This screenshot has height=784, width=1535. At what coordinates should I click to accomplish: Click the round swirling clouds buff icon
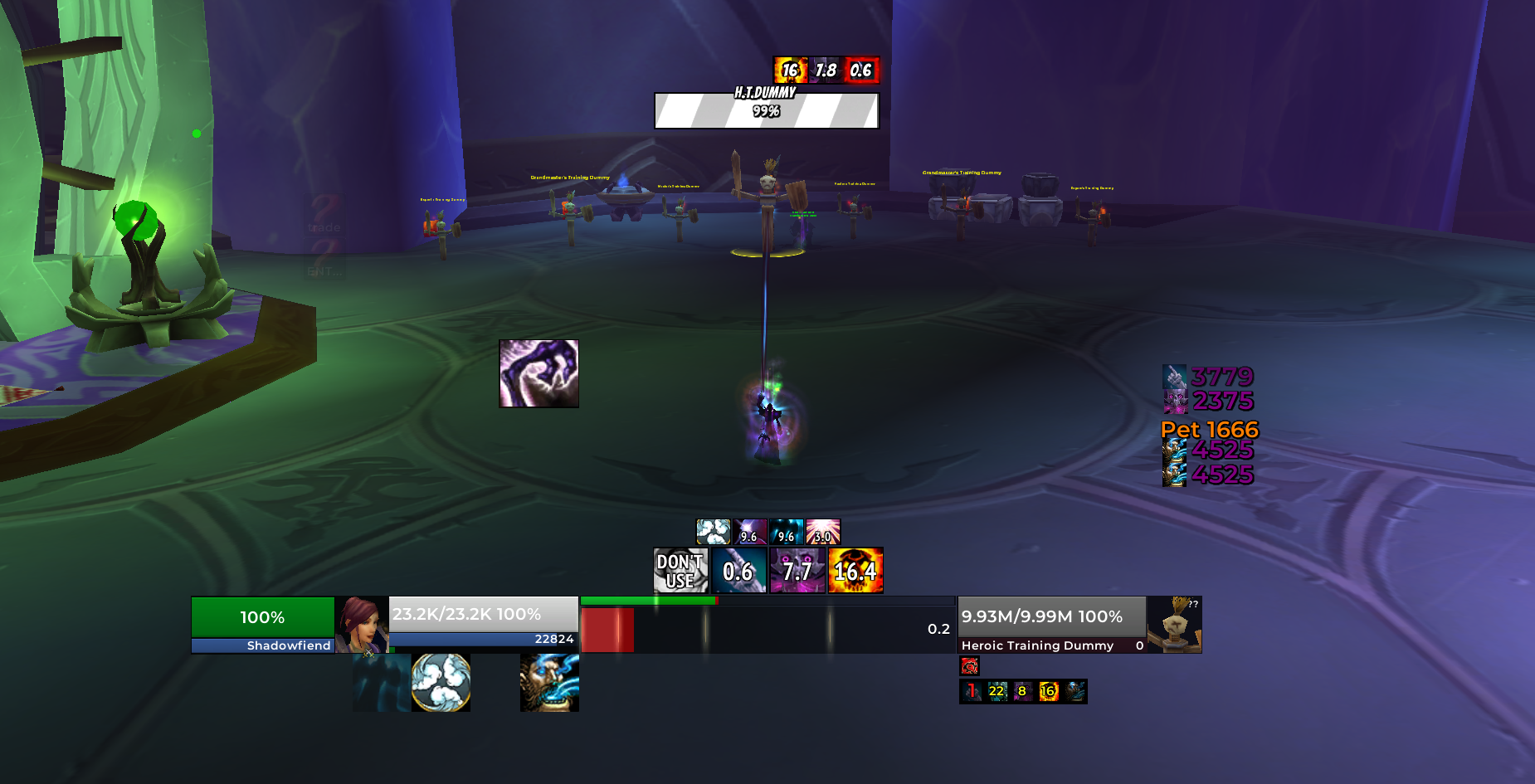441,683
